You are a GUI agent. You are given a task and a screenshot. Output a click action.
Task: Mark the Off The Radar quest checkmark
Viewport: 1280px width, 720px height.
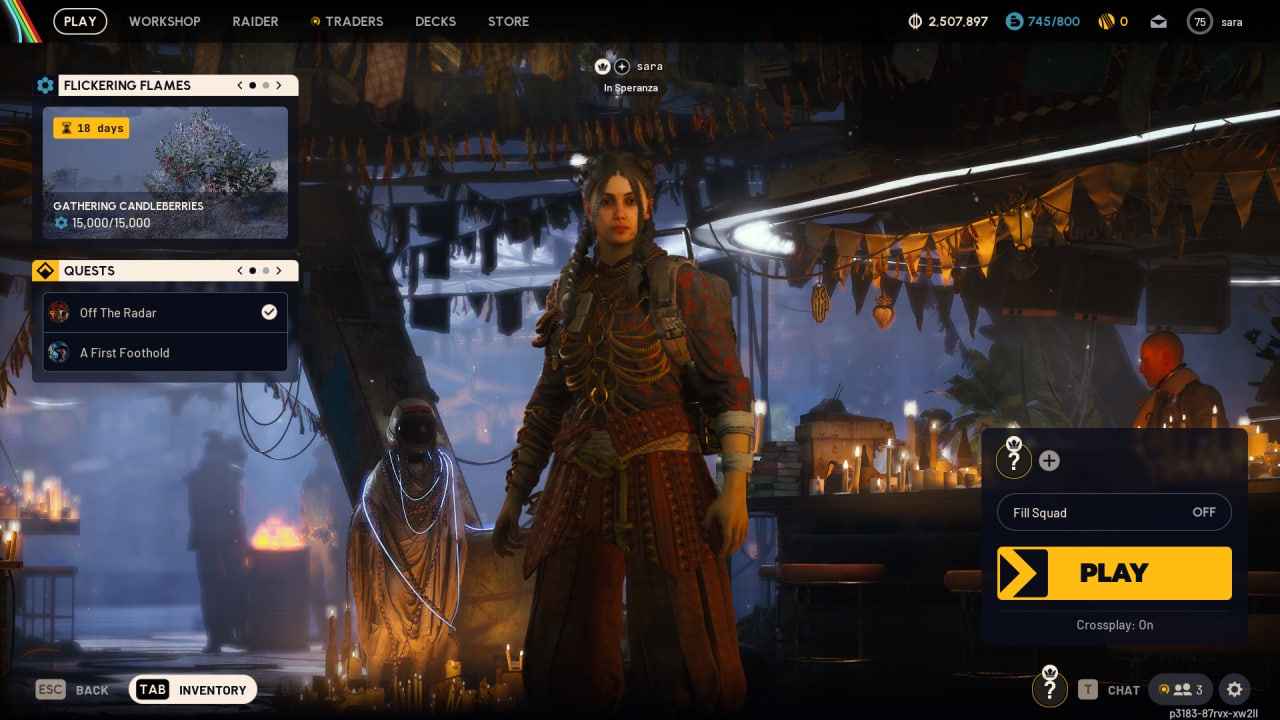(x=269, y=312)
